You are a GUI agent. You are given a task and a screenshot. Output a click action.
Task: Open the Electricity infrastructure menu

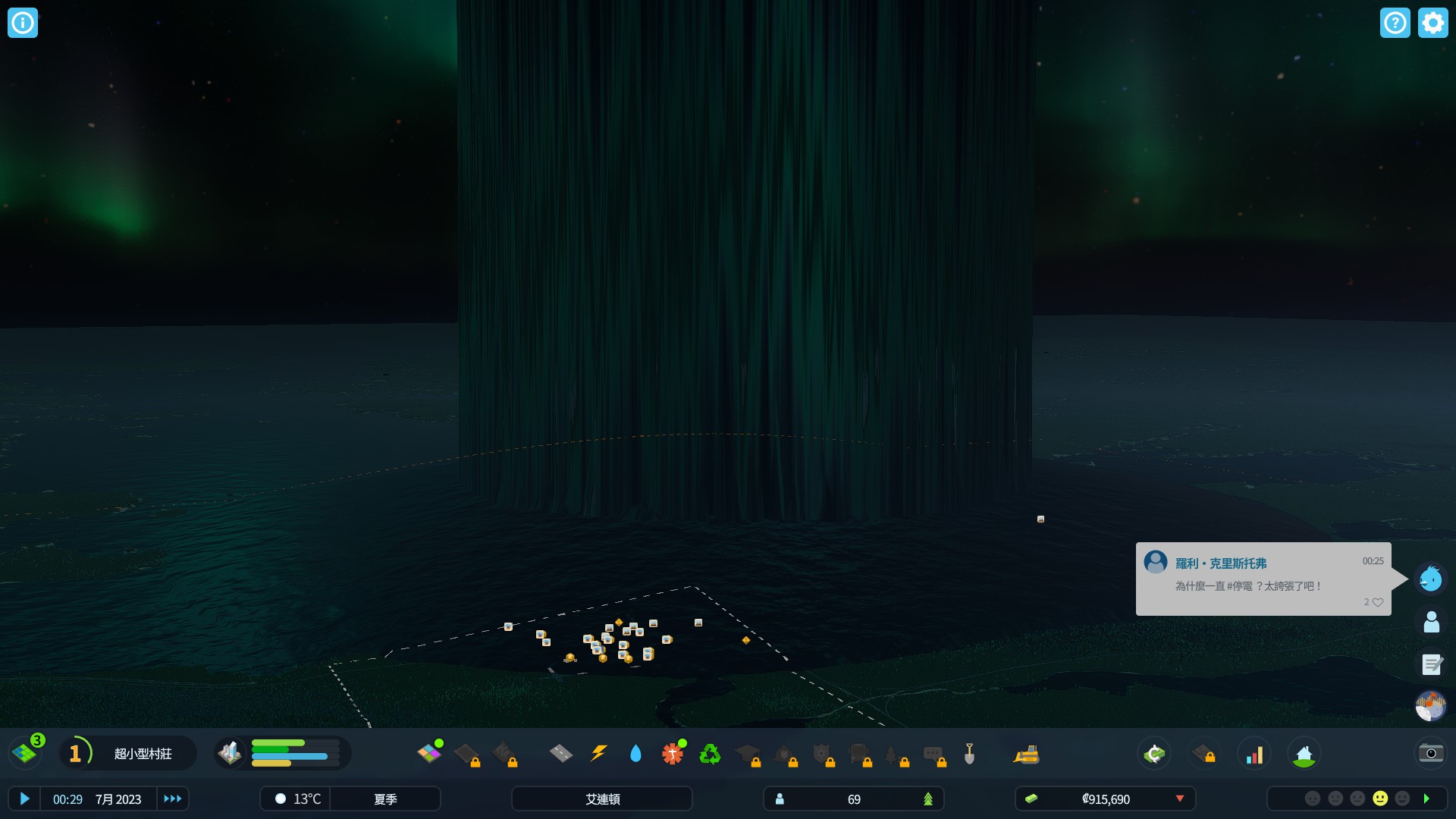599,753
